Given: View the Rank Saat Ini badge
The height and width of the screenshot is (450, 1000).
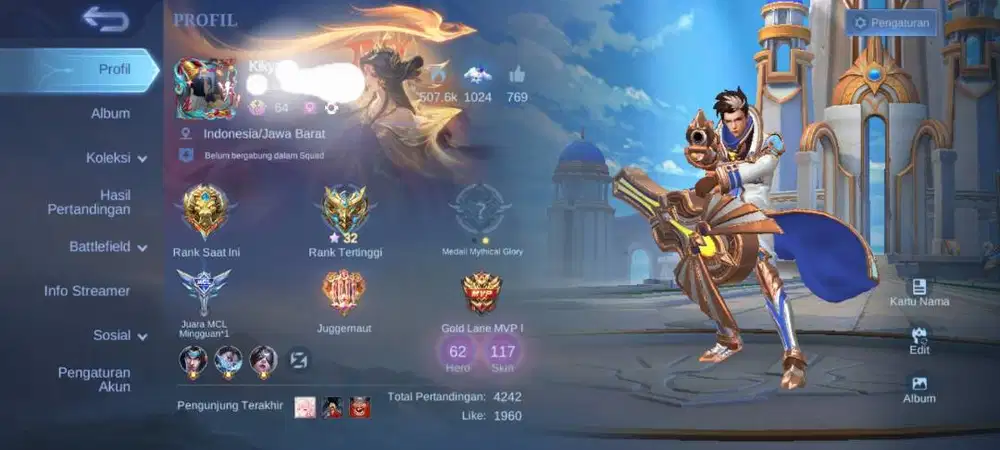Looking at the screenshot, I should click(x=205, y=210).
